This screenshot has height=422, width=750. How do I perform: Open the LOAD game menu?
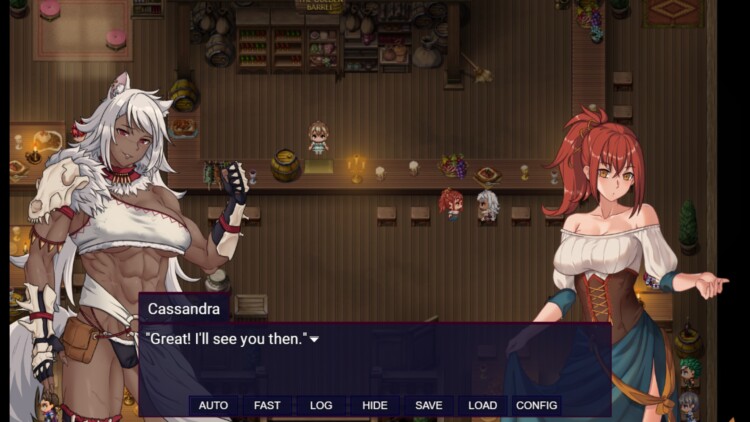point(482,405)
